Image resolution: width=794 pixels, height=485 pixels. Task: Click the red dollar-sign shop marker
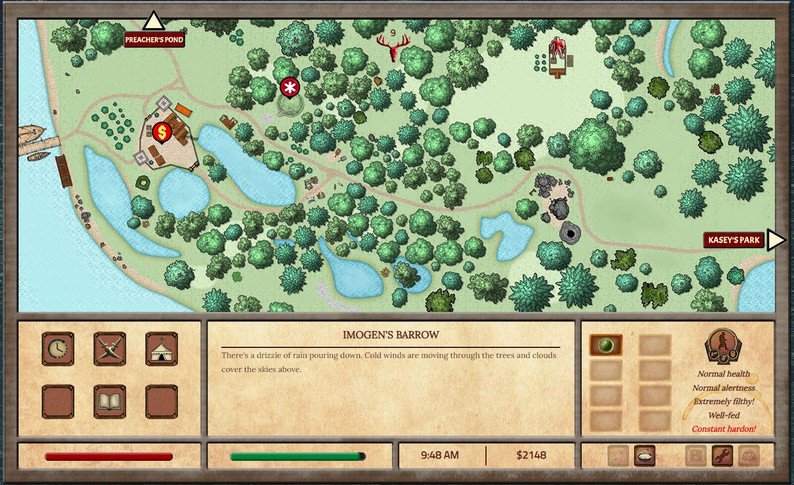pyautogui.click(x=161, y=131)
